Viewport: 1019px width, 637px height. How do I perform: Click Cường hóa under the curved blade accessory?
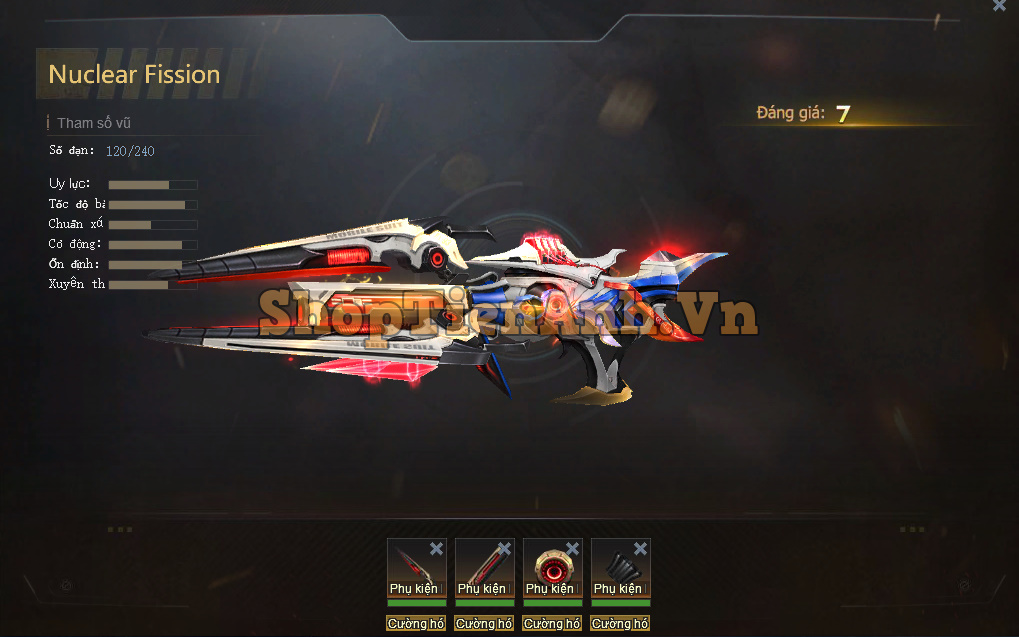pyautogui.click(x=416, y=624)
